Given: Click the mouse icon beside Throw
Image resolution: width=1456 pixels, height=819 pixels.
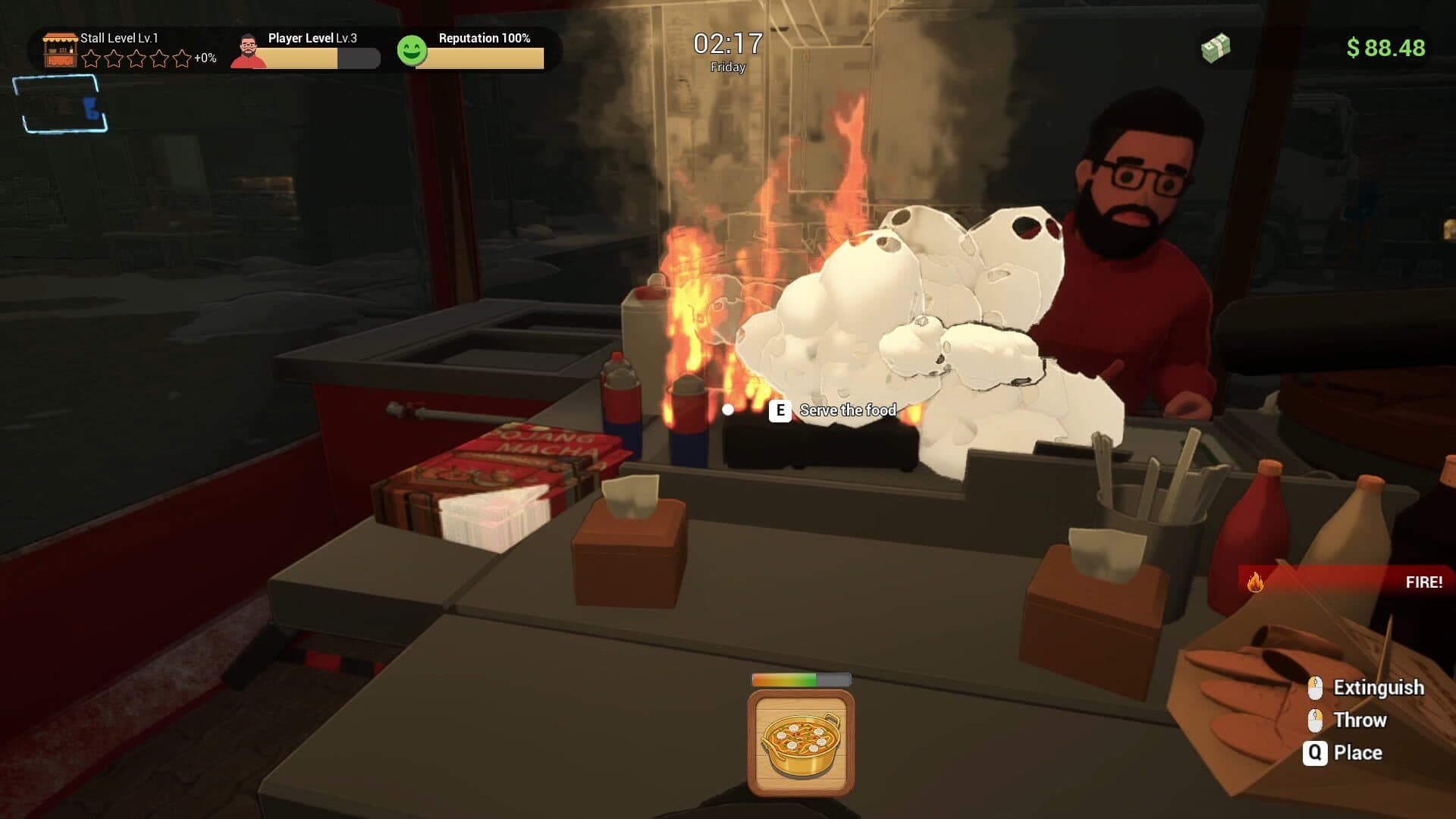Looking at the screenshot, I should click(1315, 720).
